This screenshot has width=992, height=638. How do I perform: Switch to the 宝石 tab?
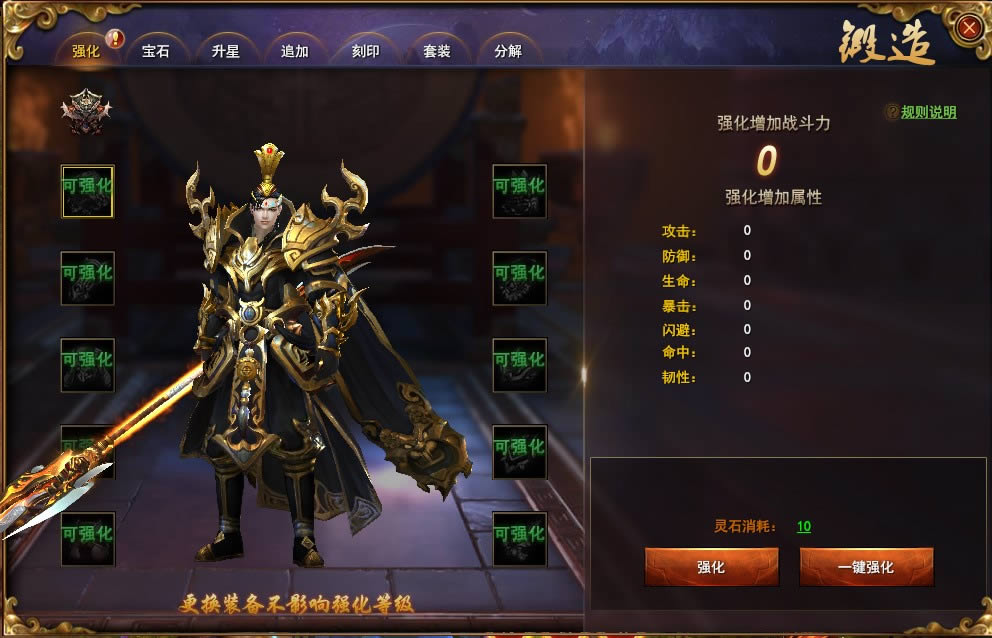coord(156,51)
